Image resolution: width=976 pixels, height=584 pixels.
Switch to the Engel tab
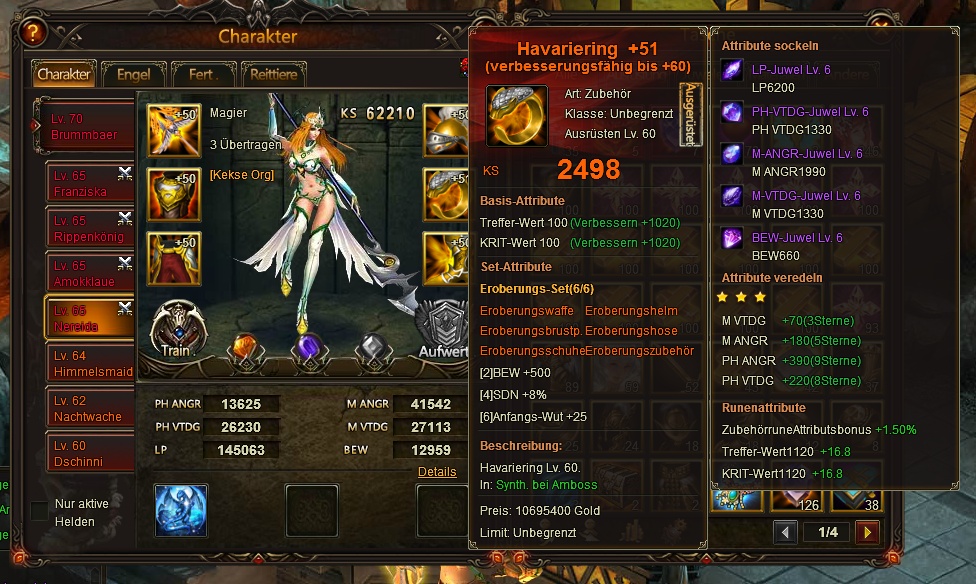tap(133, 75)
